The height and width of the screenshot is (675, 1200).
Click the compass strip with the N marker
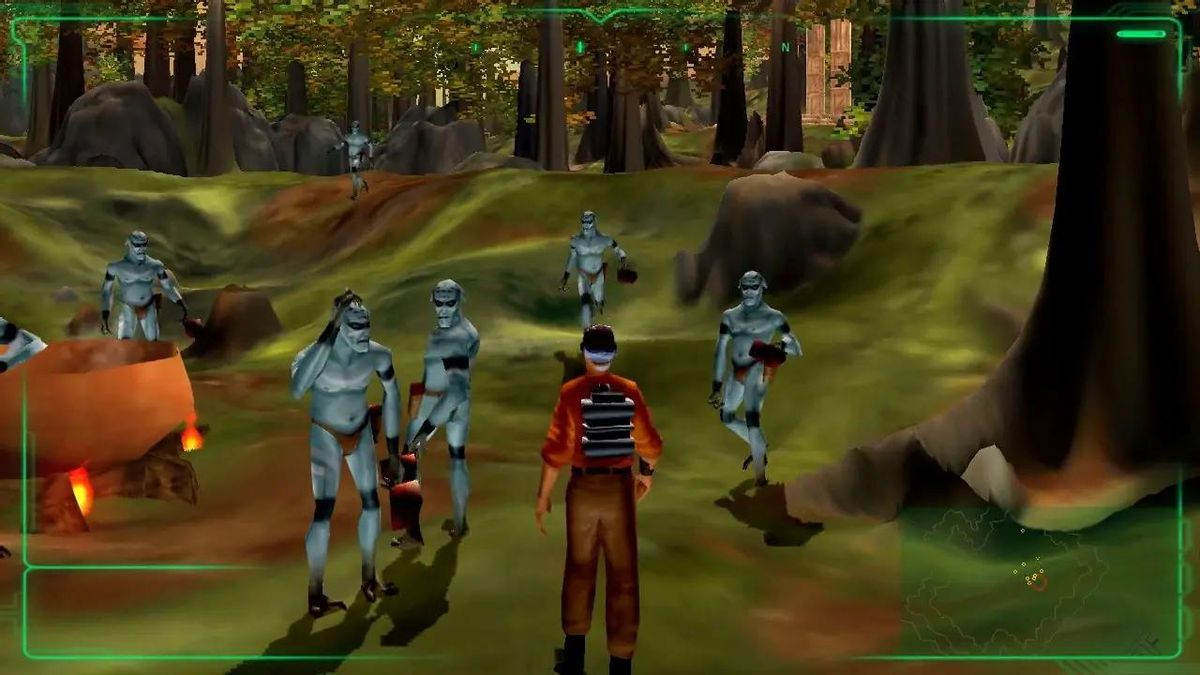coord(630,47)
